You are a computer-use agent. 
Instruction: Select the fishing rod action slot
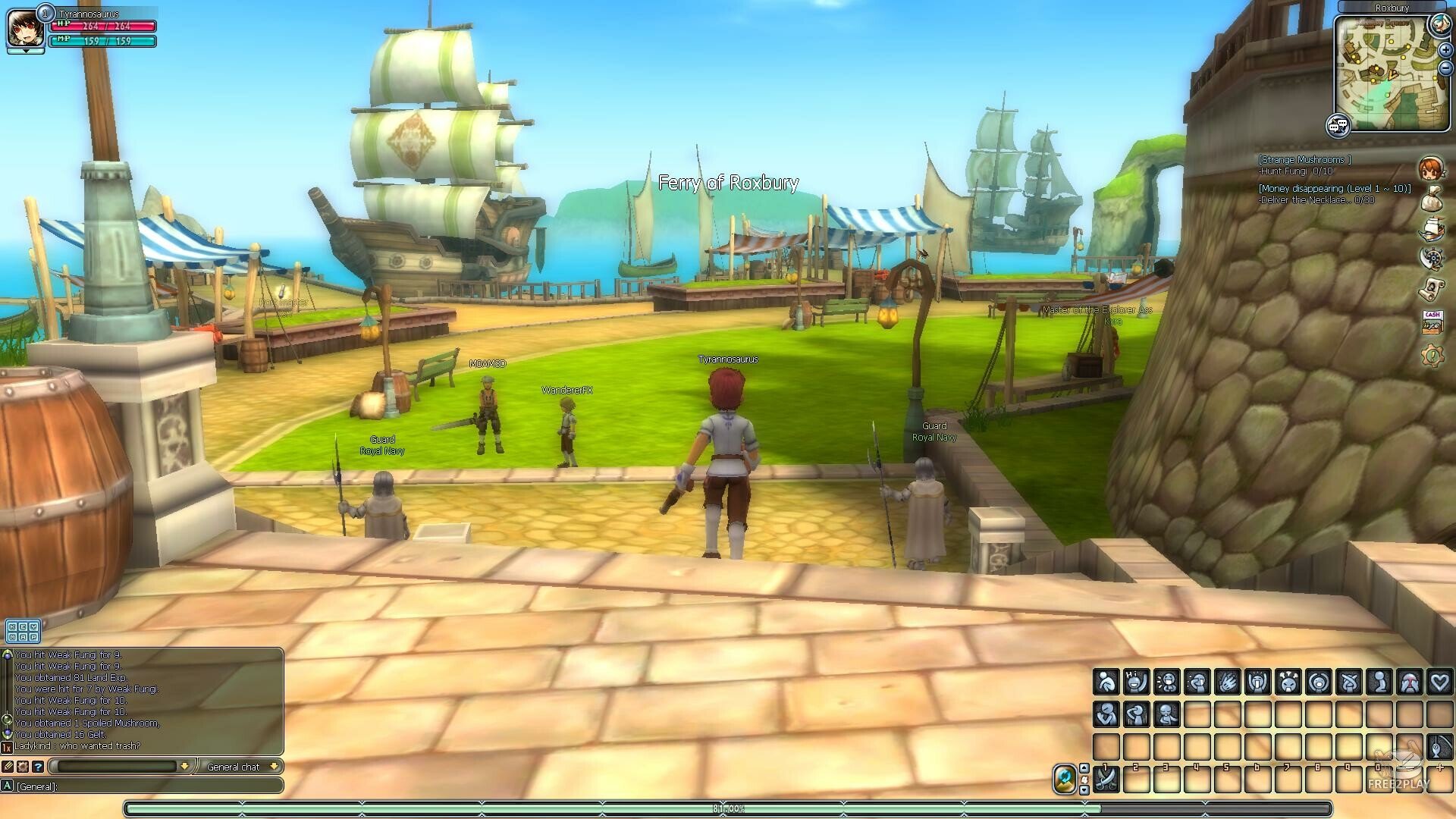coord(1439,746)
